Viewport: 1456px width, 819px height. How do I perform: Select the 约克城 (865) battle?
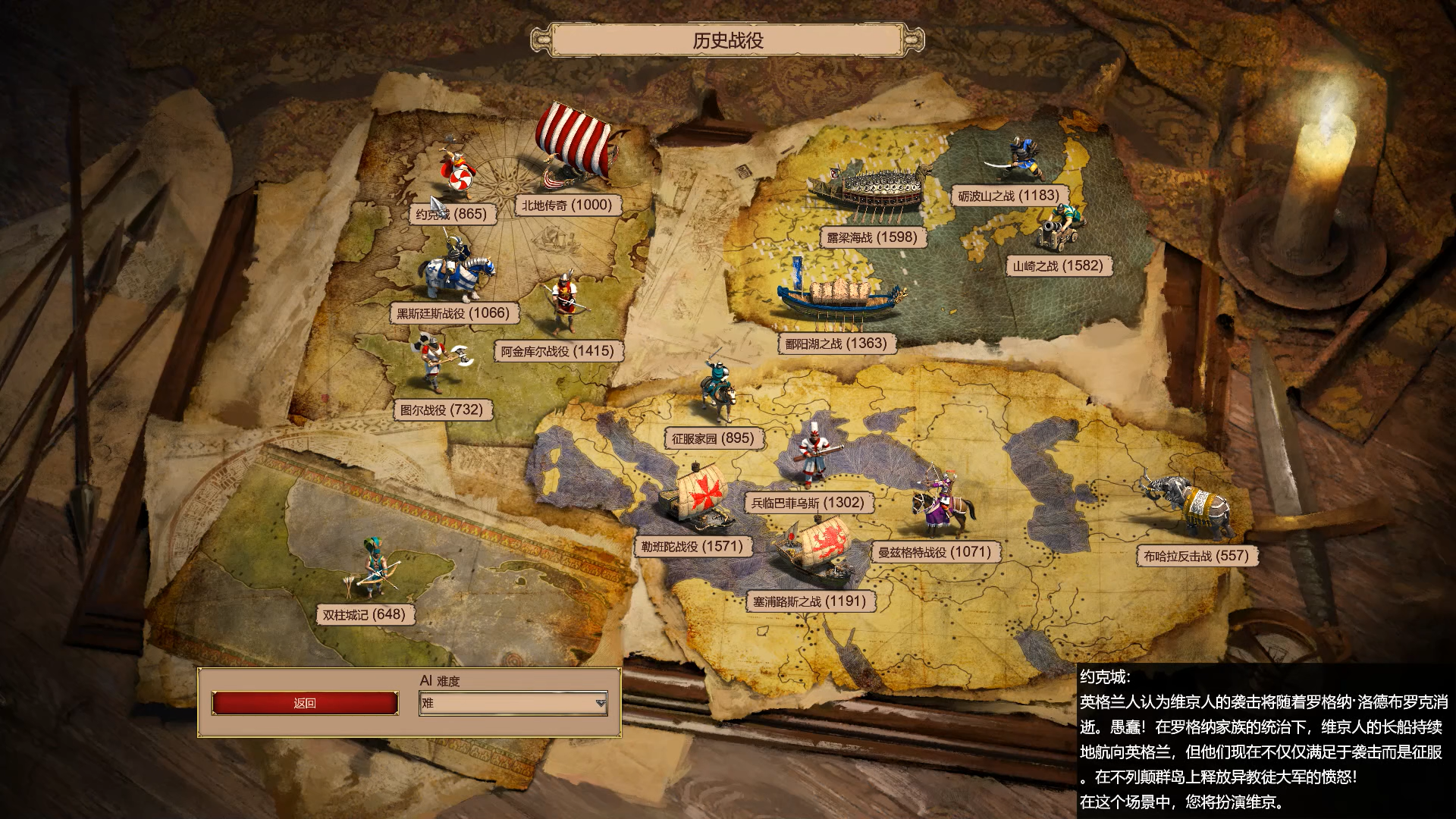tap(452, 214)
